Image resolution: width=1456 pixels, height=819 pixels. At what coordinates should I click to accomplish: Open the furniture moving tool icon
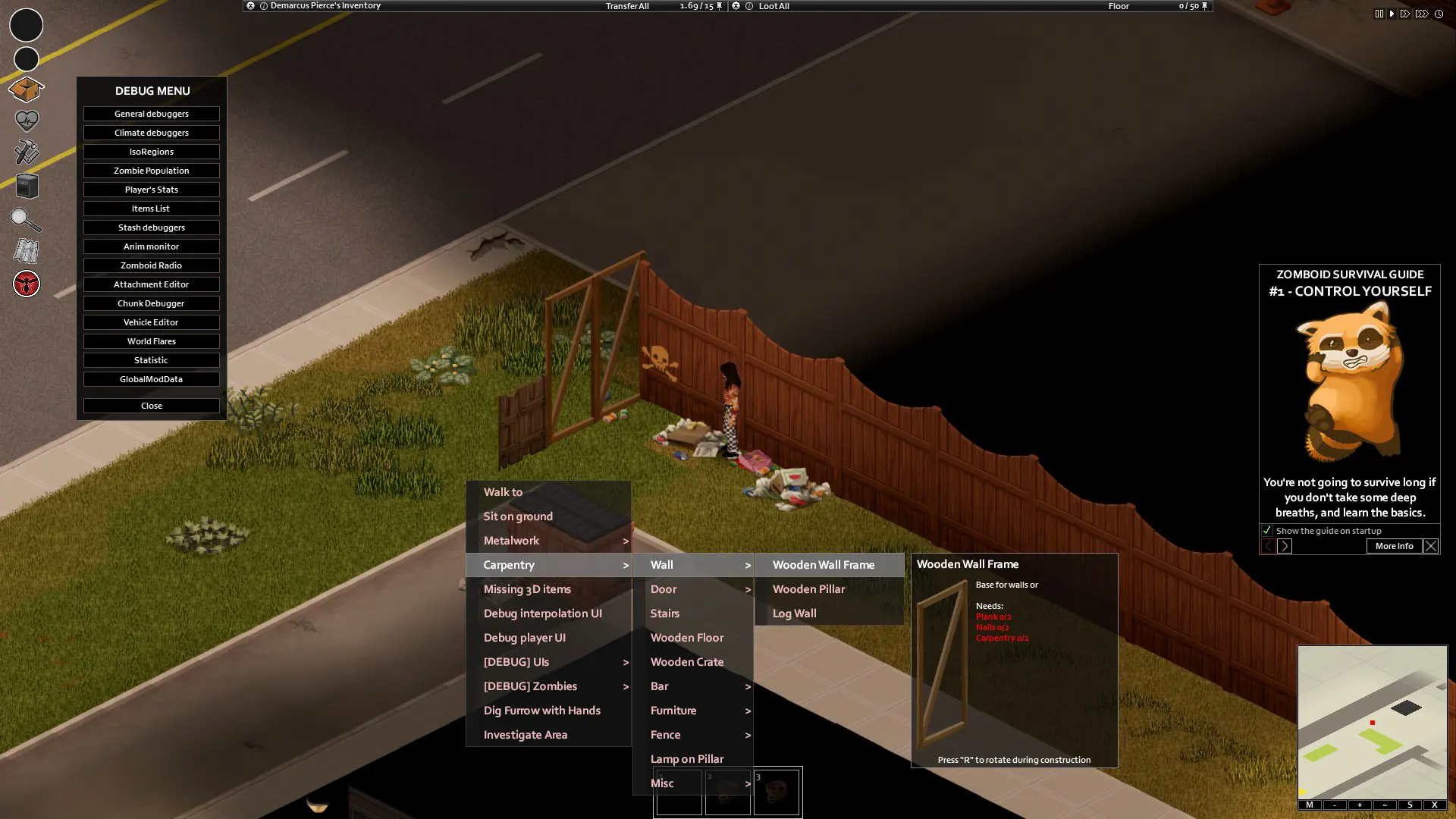(x=26, y=186)
